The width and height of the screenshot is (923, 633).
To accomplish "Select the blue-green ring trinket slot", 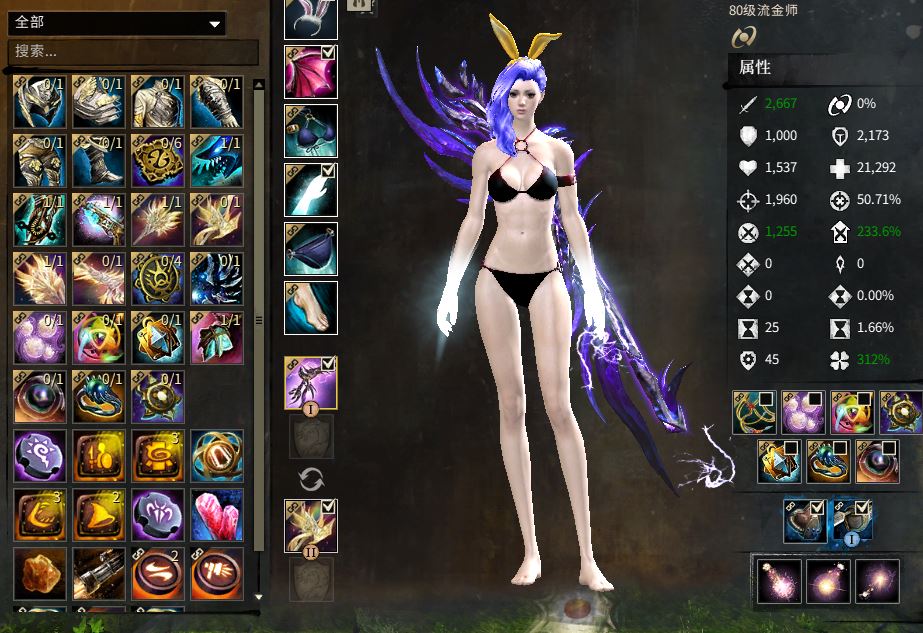I will click(x=829, y=461).
